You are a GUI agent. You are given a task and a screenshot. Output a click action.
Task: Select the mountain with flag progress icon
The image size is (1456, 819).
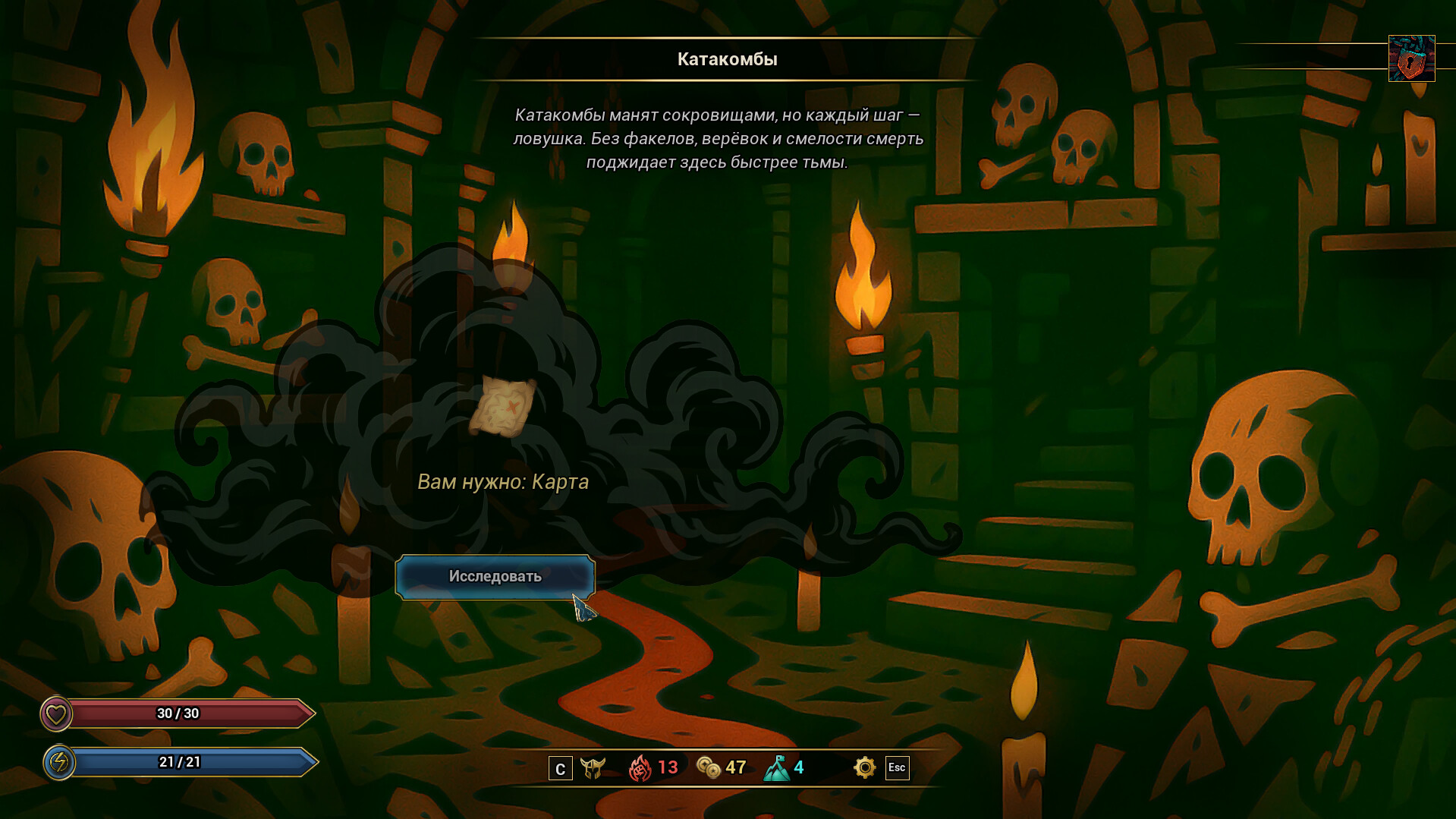click(x=777, y=768)
